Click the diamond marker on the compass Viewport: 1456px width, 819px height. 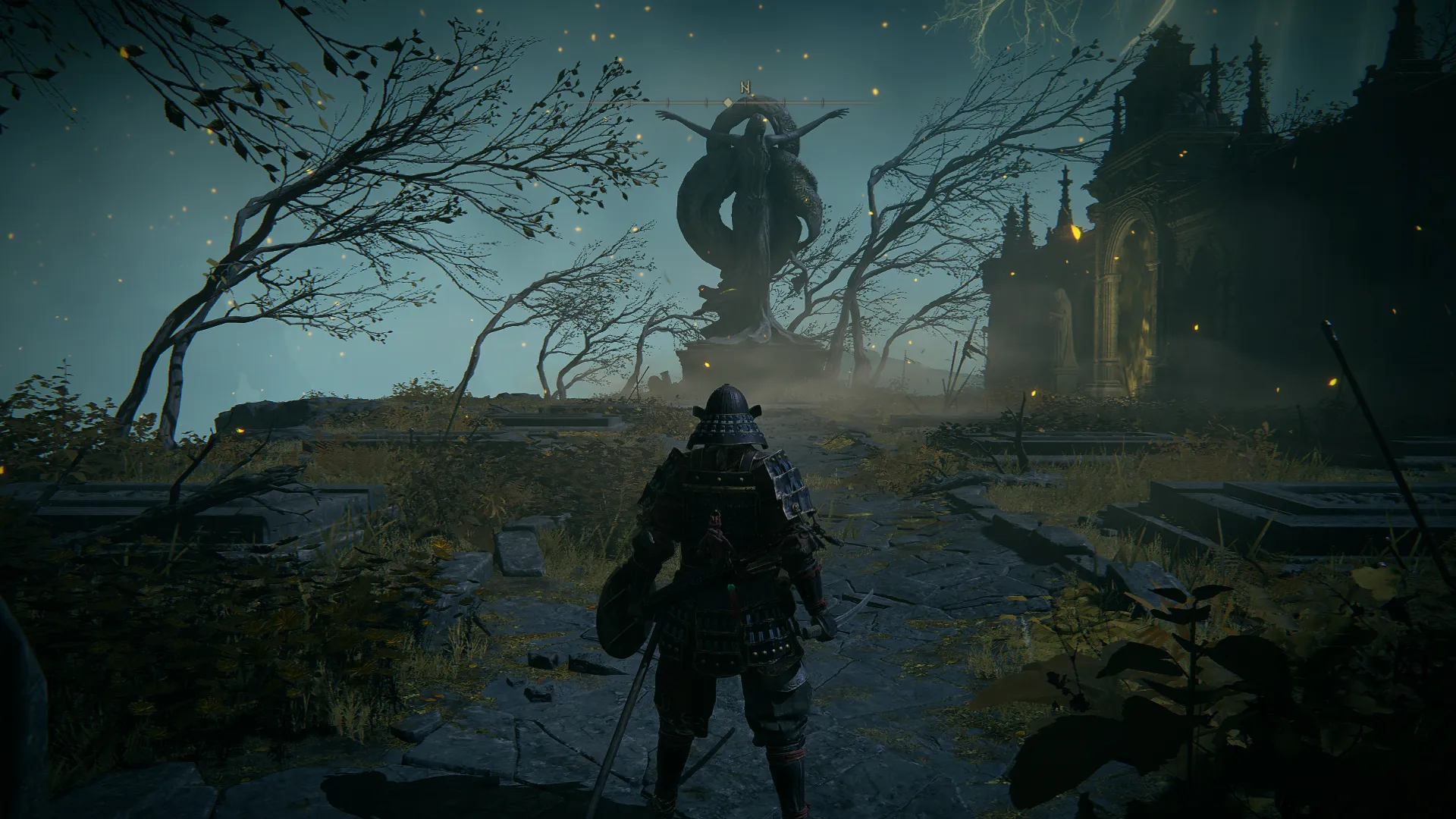[727, 102]
